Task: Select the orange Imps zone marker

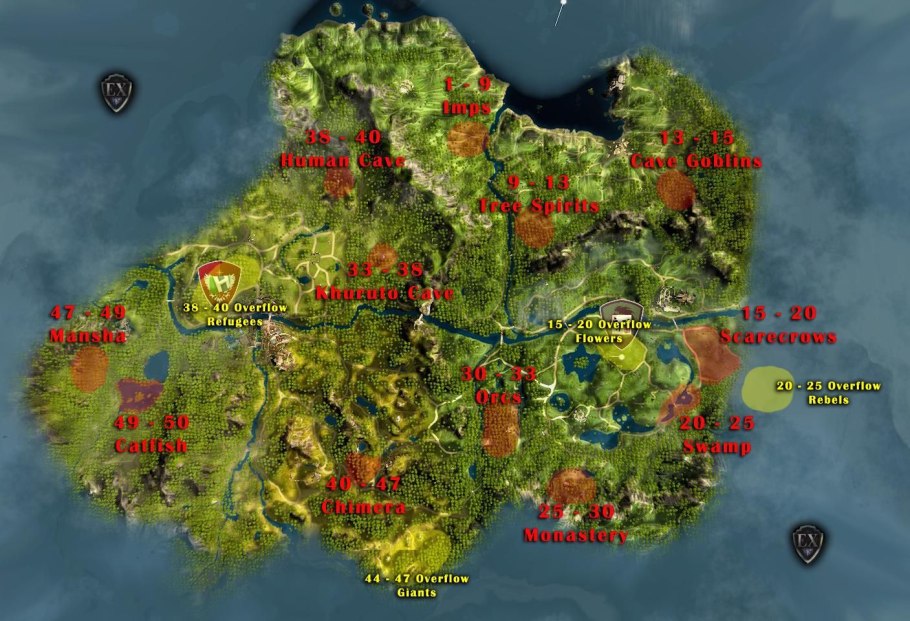Action: tap(467, 139)
